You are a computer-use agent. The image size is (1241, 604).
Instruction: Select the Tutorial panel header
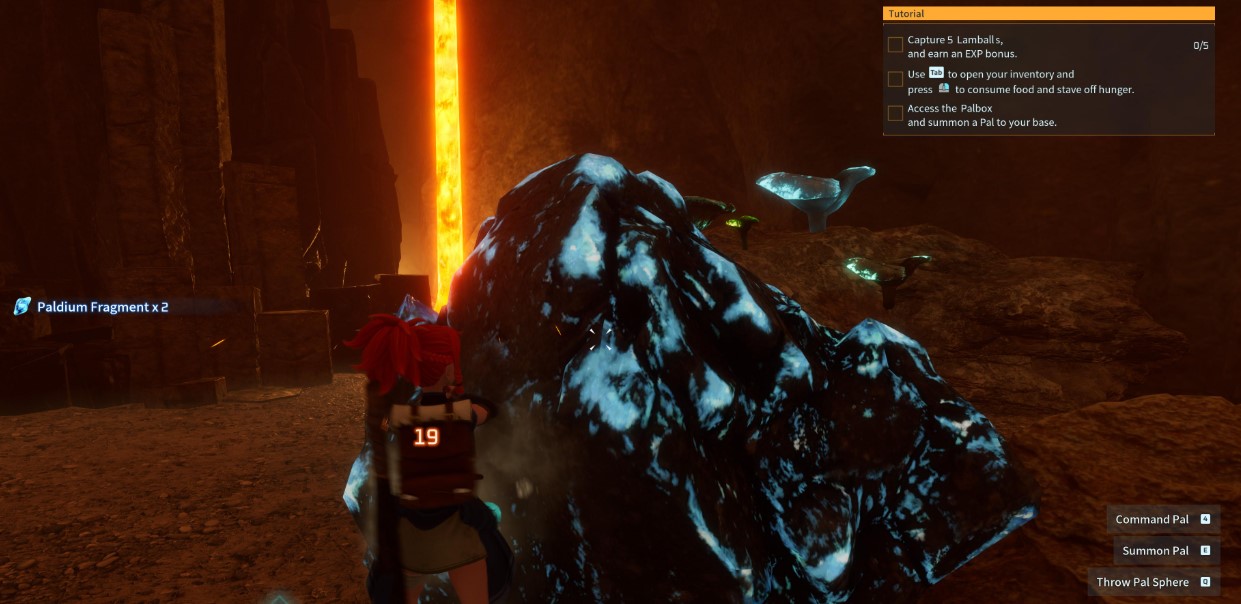1048,14
